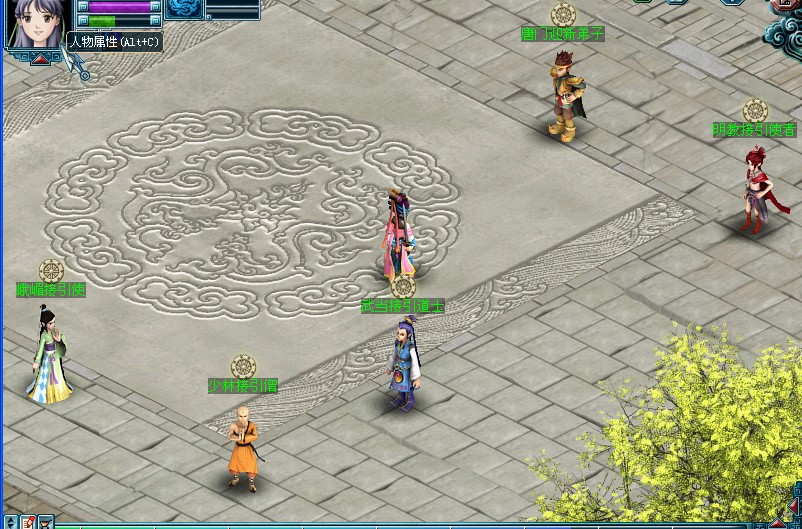
Task: Open the envelope icon in bottom bar
Action: tap(45, 522)
